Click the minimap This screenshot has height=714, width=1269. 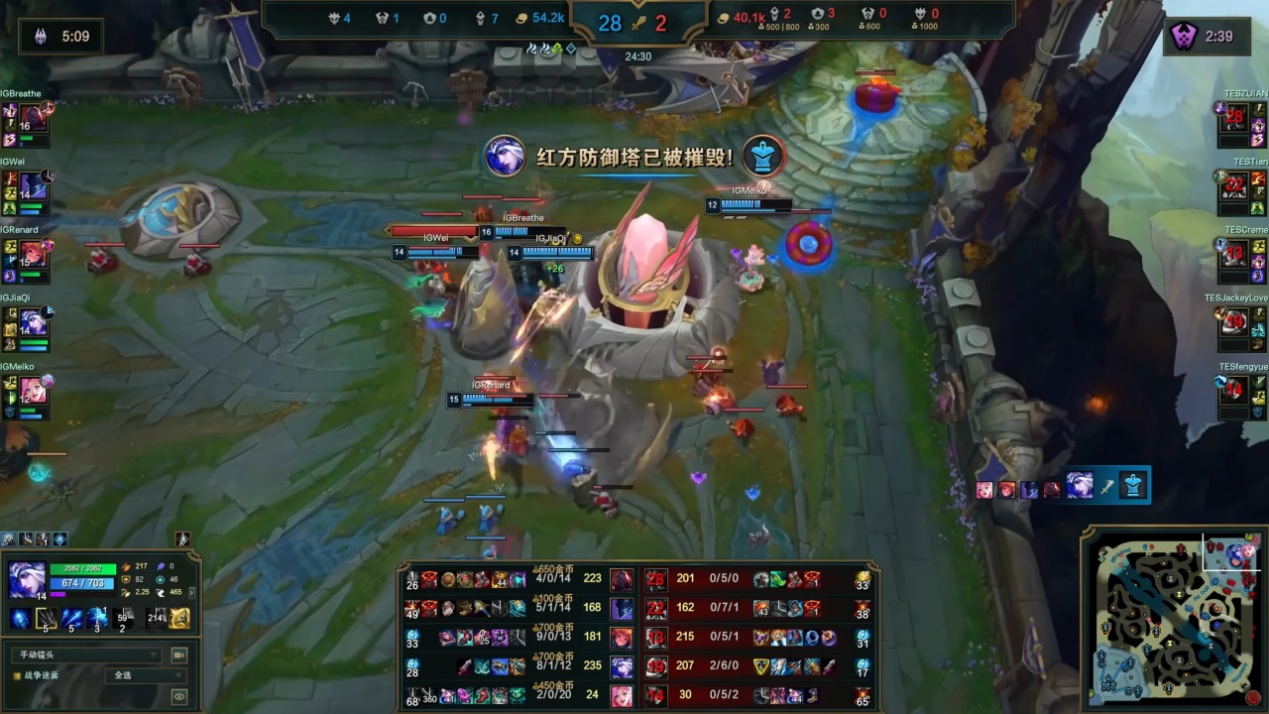pos(1173,622)
